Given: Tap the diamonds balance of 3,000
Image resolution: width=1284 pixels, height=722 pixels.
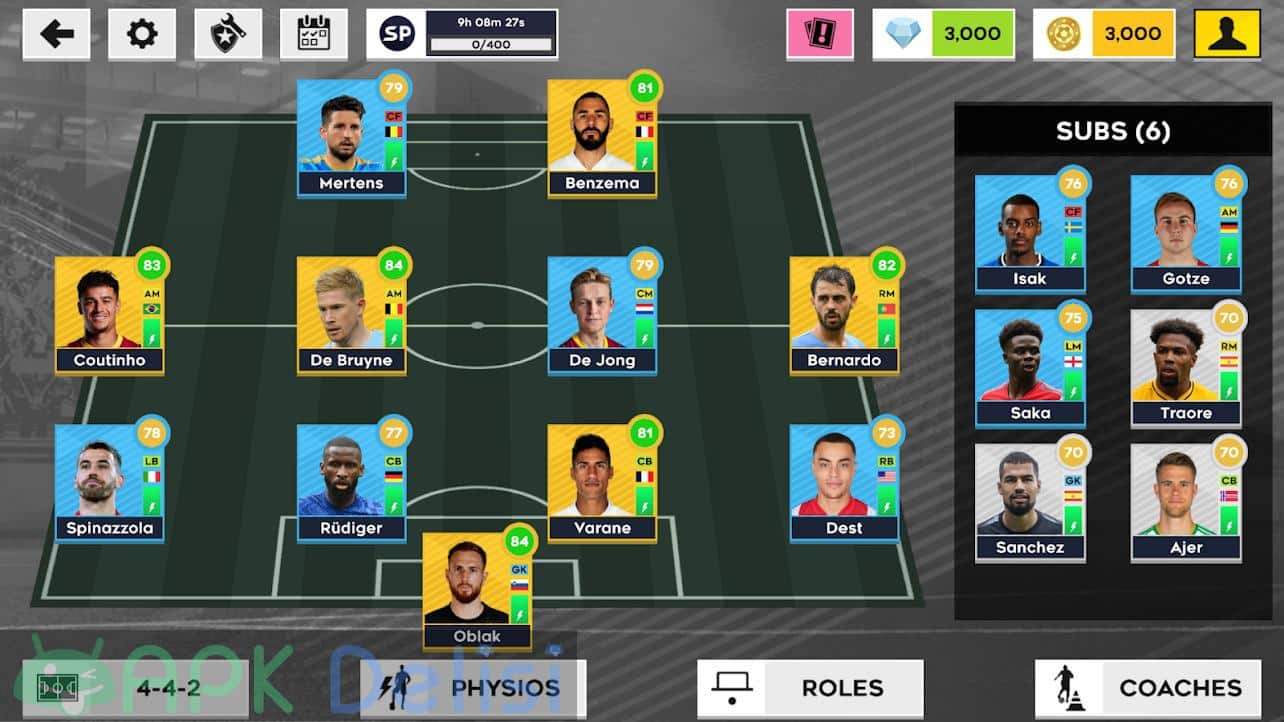Looking at the screenshot, I should tap(943, 34).
